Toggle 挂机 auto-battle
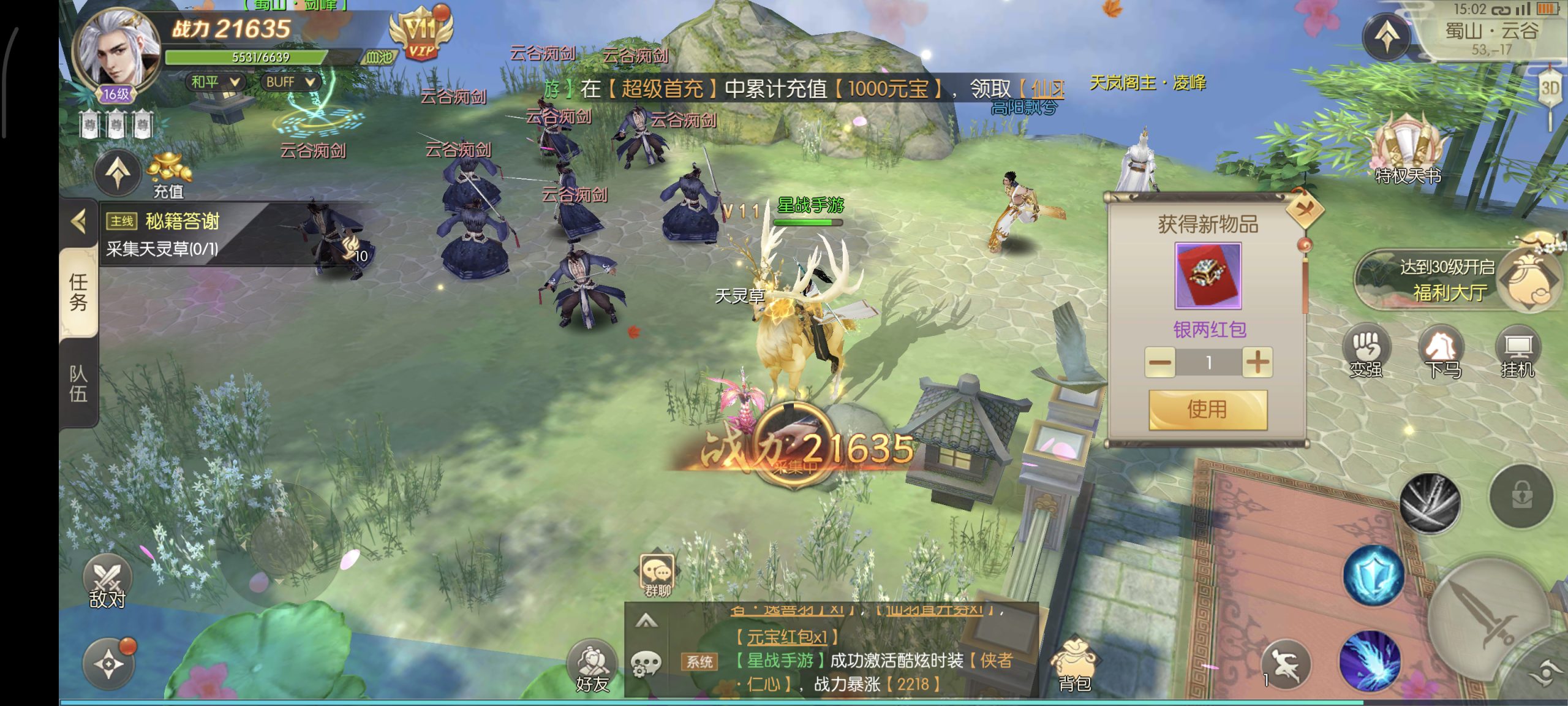Image resolution: width=1568 pixels, height=706 pixels. tap(1518, 354)
